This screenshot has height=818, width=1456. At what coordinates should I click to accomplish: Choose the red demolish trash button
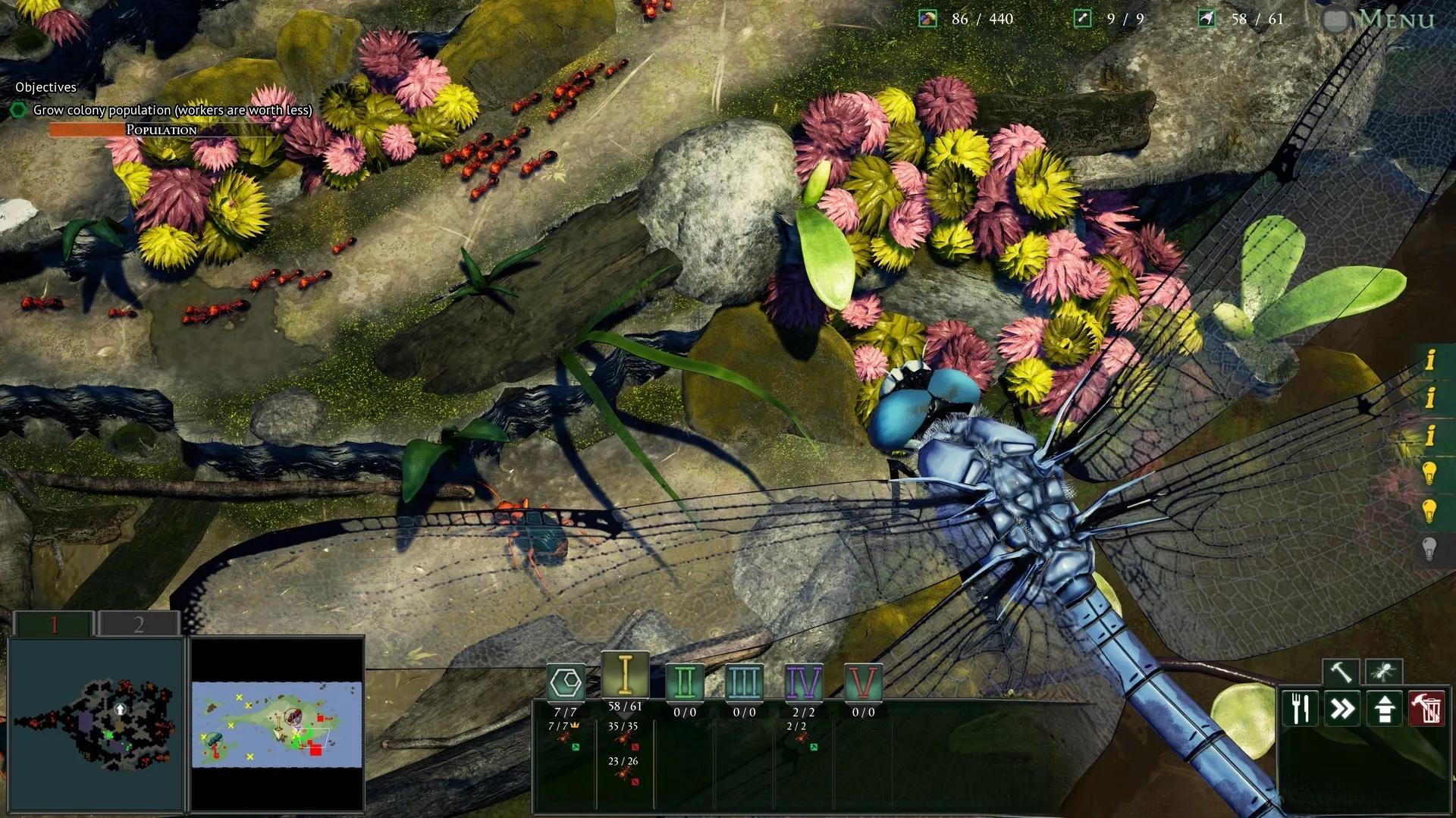tap(1426, 709)
